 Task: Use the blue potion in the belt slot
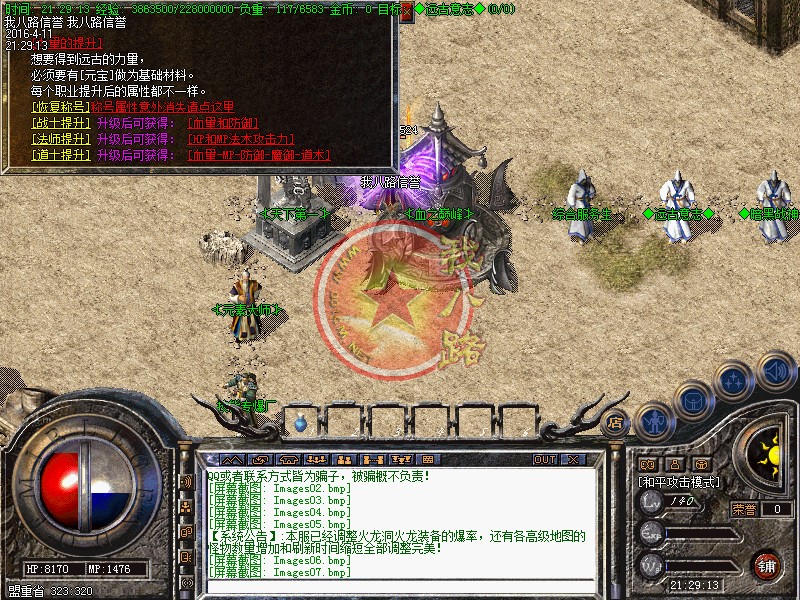point(301,424)
